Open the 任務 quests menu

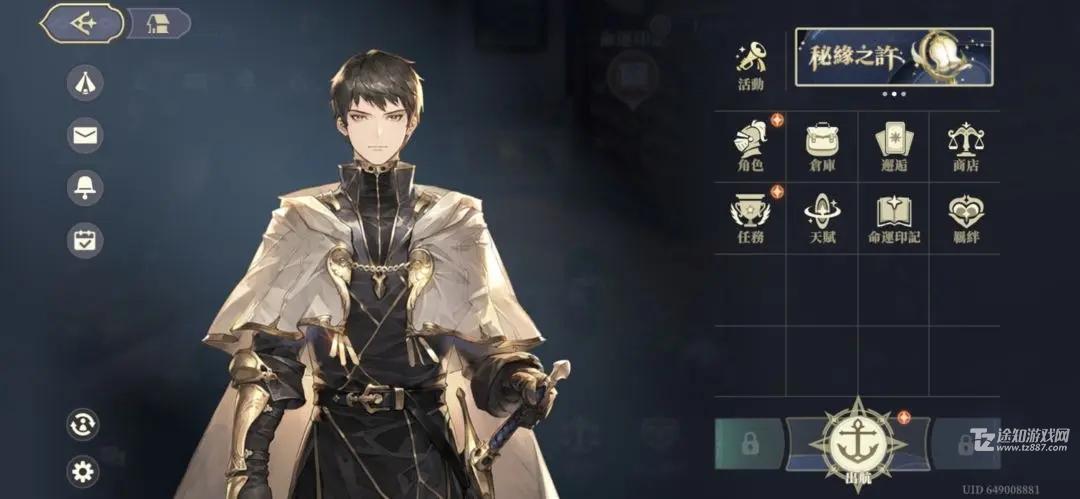point(750,218)
